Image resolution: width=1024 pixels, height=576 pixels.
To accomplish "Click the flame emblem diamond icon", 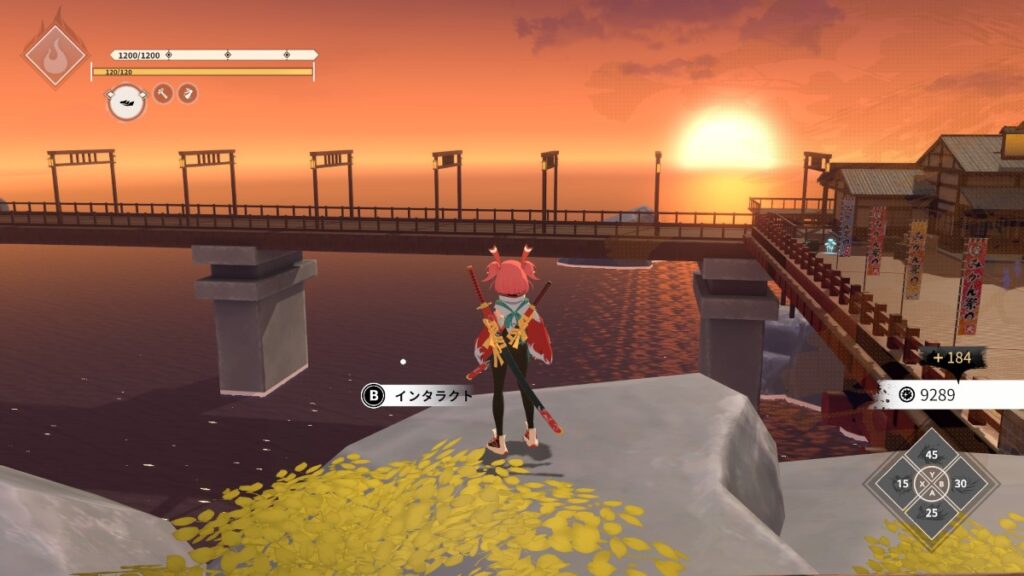I will click(55, 53).
